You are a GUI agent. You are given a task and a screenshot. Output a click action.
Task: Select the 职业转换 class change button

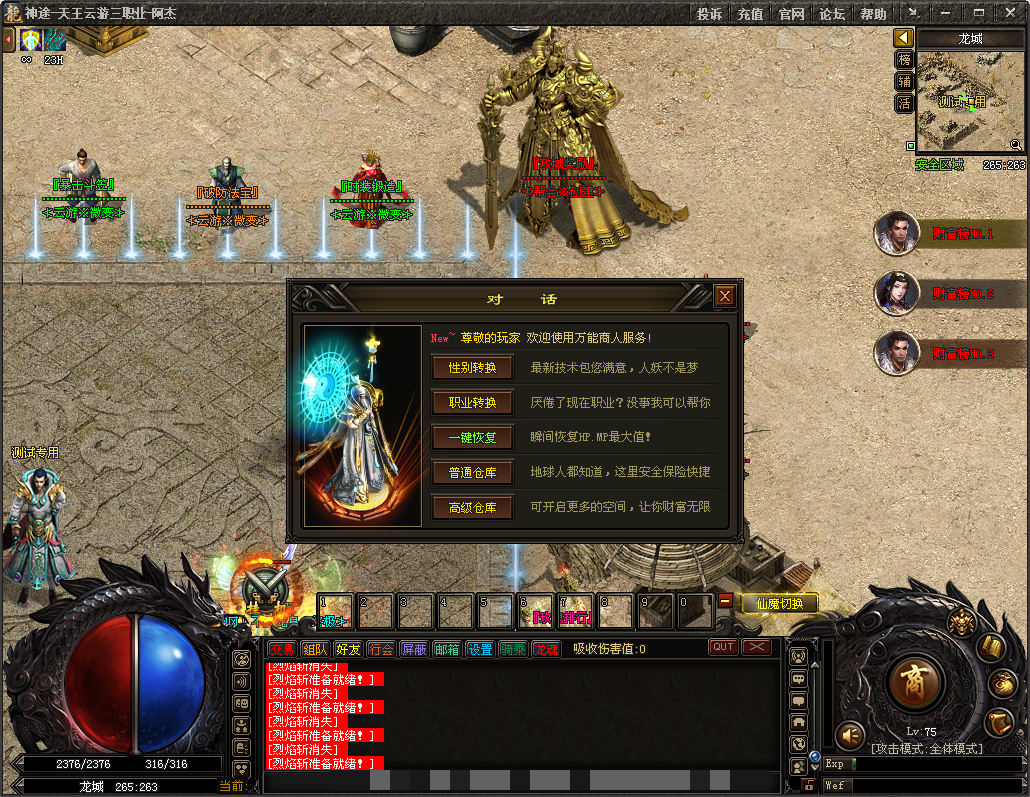click(x=472, y=403)
